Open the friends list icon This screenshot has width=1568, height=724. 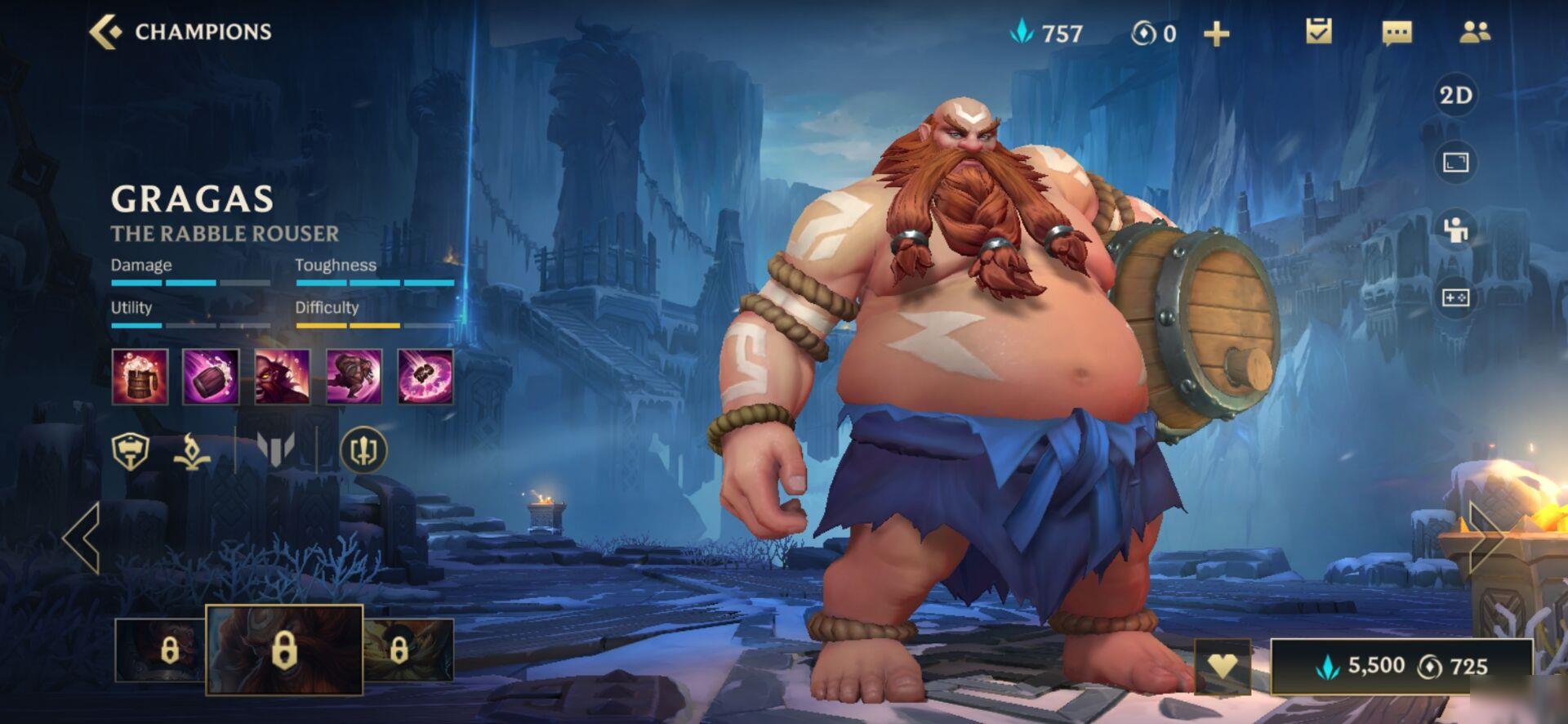(1474, 32)
